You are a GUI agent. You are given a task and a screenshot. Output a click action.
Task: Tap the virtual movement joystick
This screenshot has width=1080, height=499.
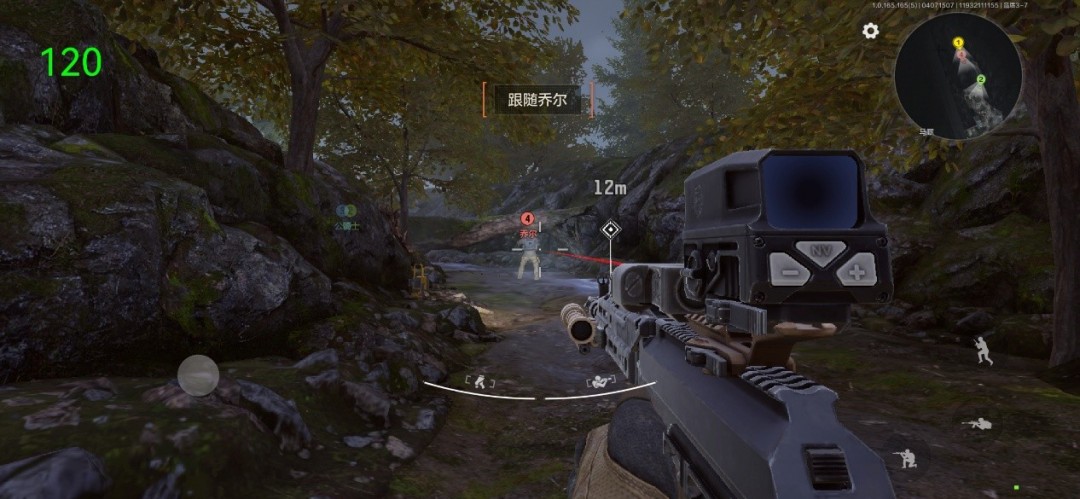(198, 375)
